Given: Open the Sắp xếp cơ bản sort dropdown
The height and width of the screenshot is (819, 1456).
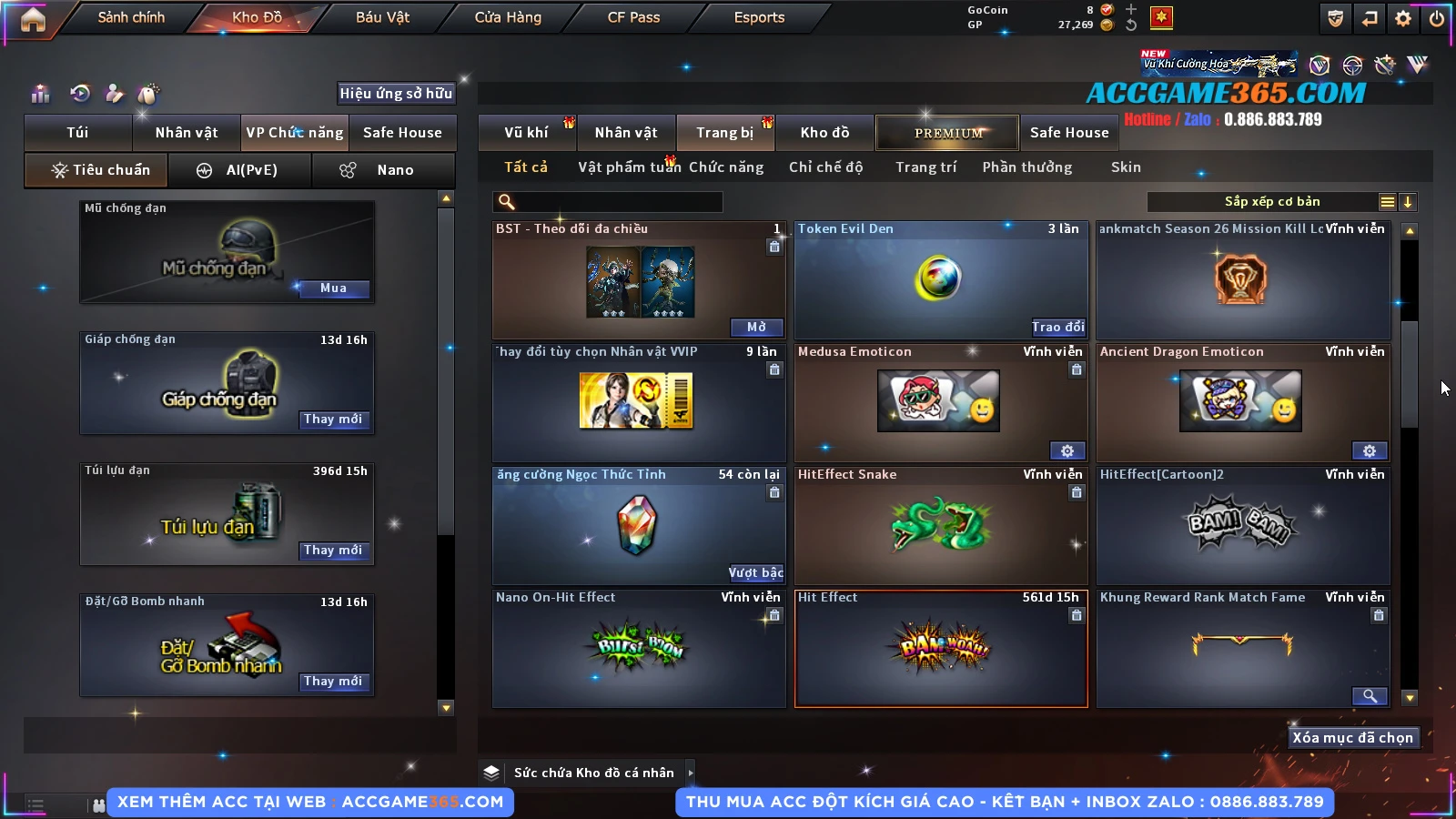Looking at the screenshot, I should (x=1271, y=202).
